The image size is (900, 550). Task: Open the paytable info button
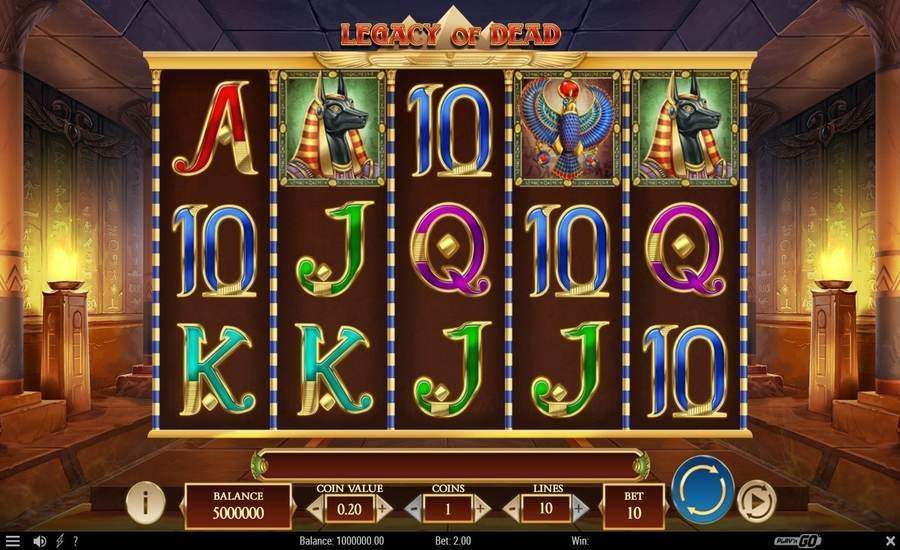(x=146, y=502)
